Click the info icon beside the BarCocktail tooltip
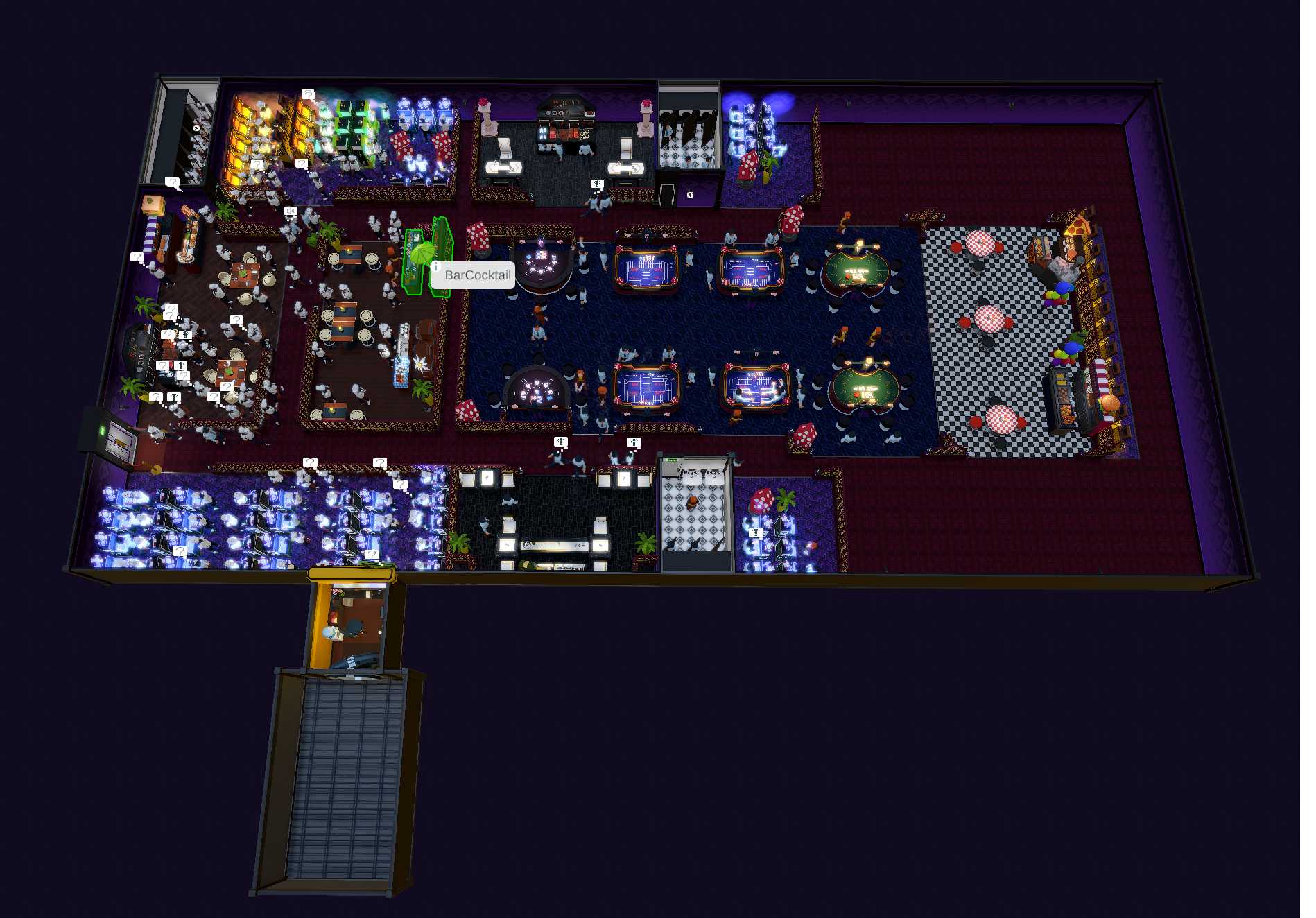Viewport: 1316px width, 918px height. pyautogui.click(x=436, y=266)
